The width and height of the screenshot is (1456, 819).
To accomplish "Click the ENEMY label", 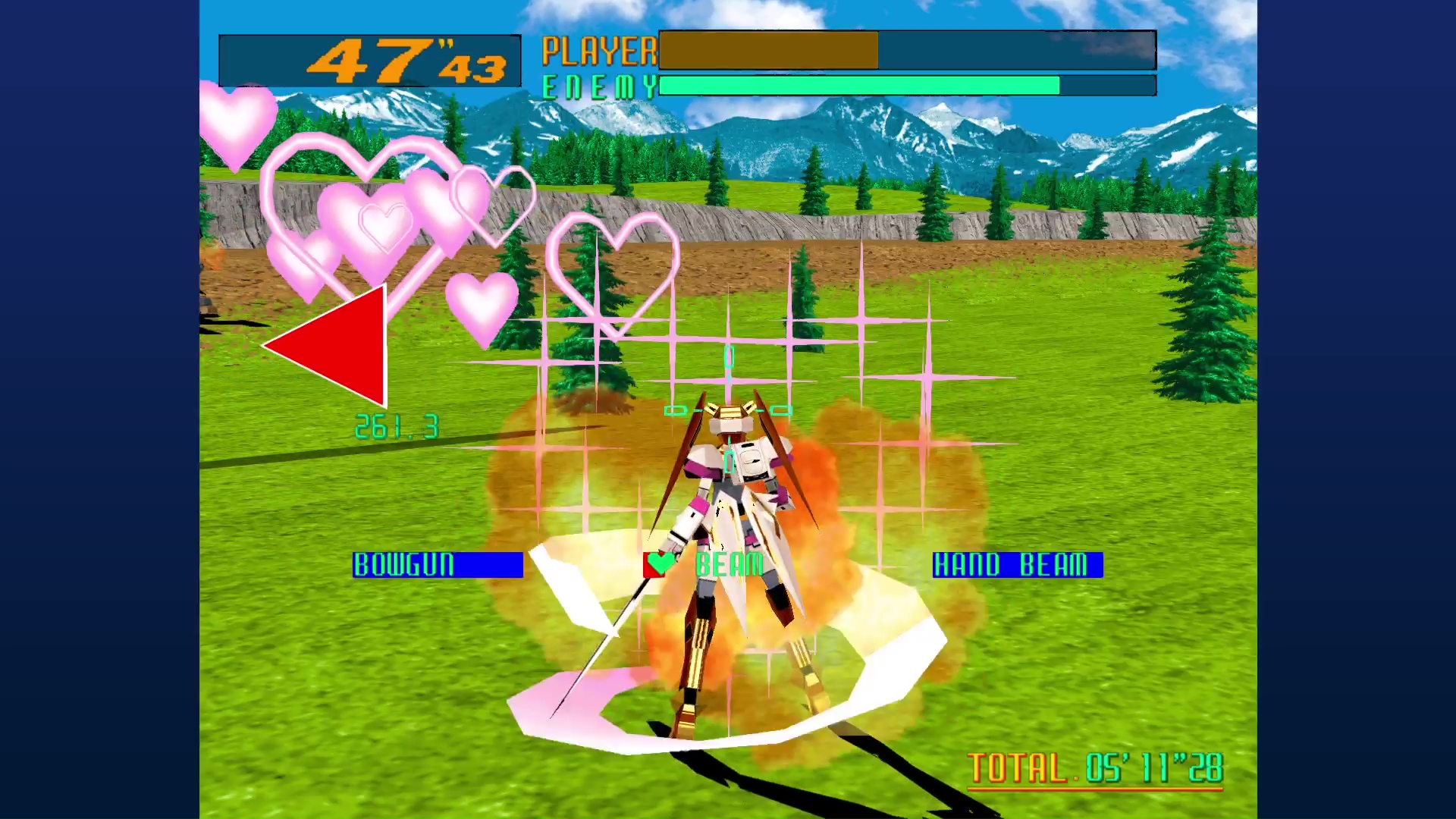I will (599, 86).
